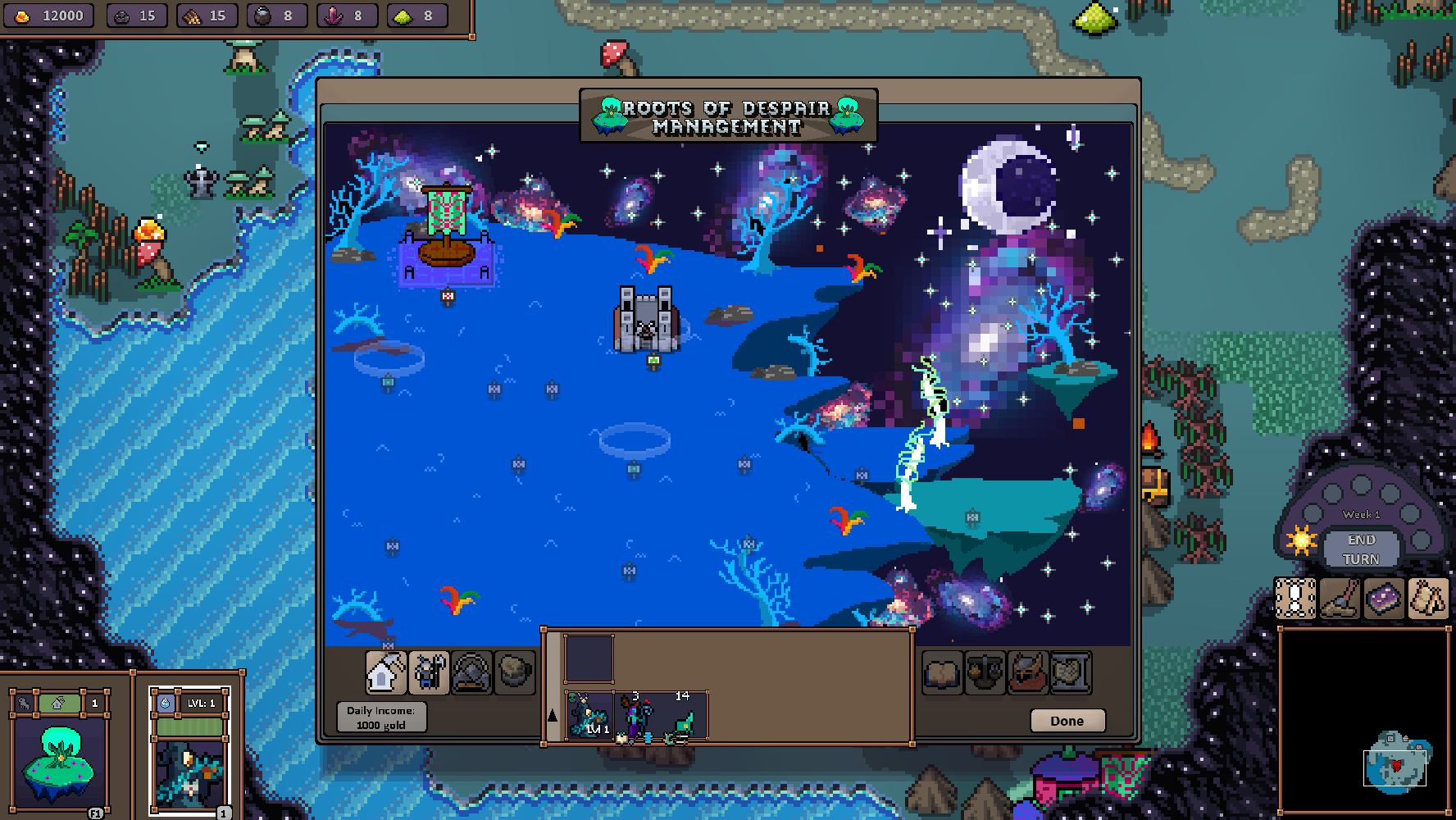This screenshot has height=820, width=1456.
Task: Click the purple spellbook icon below End Turn
Action: pos(1385,598)
